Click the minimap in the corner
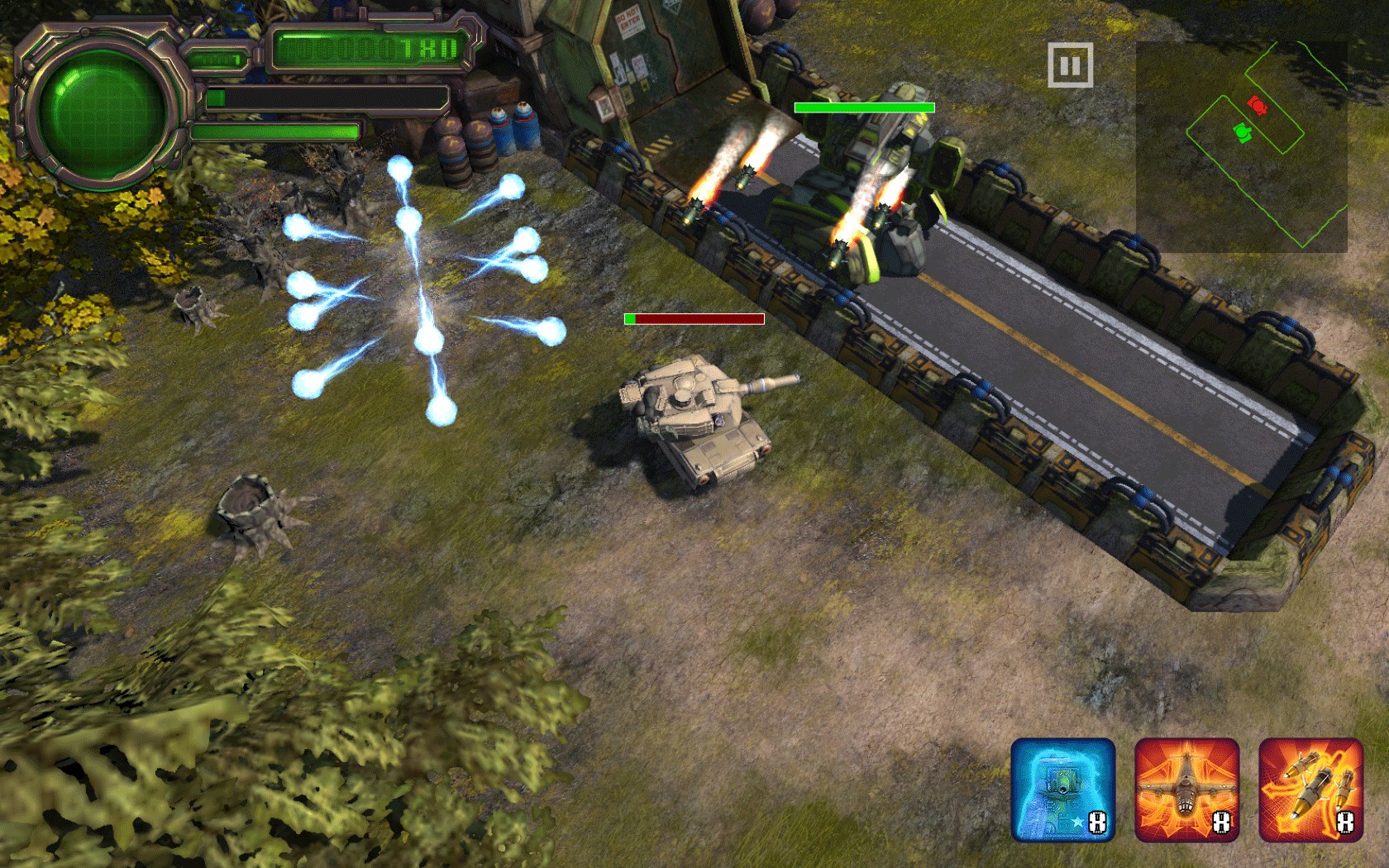Screen dimensions: 1389x868 1242,146
